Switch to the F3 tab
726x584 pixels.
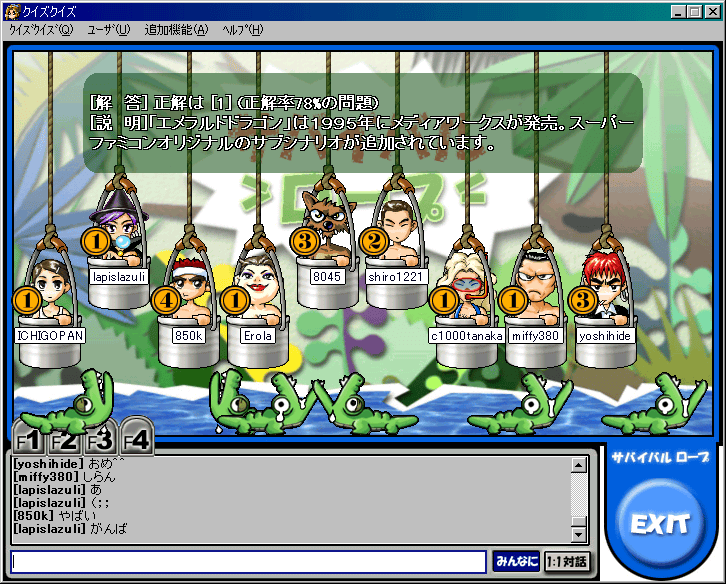tap(99, 440)
